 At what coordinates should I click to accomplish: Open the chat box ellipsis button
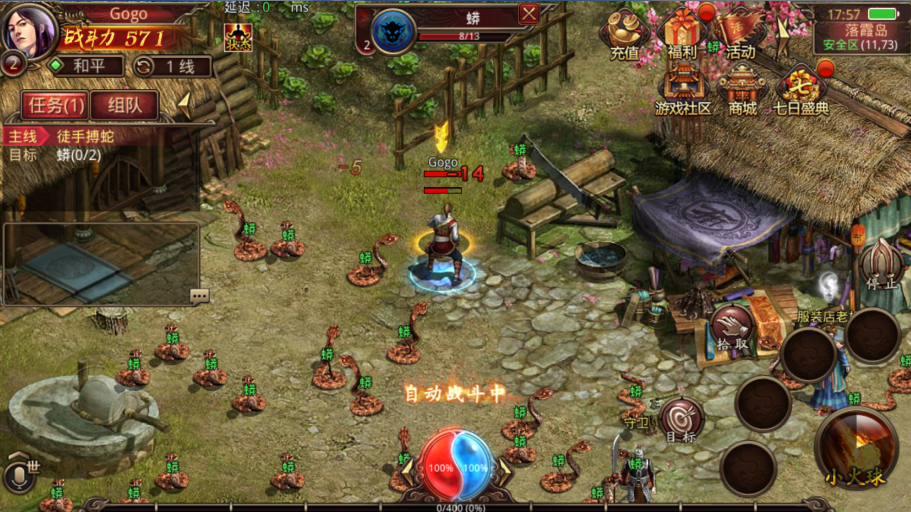[x=199, y=295]
